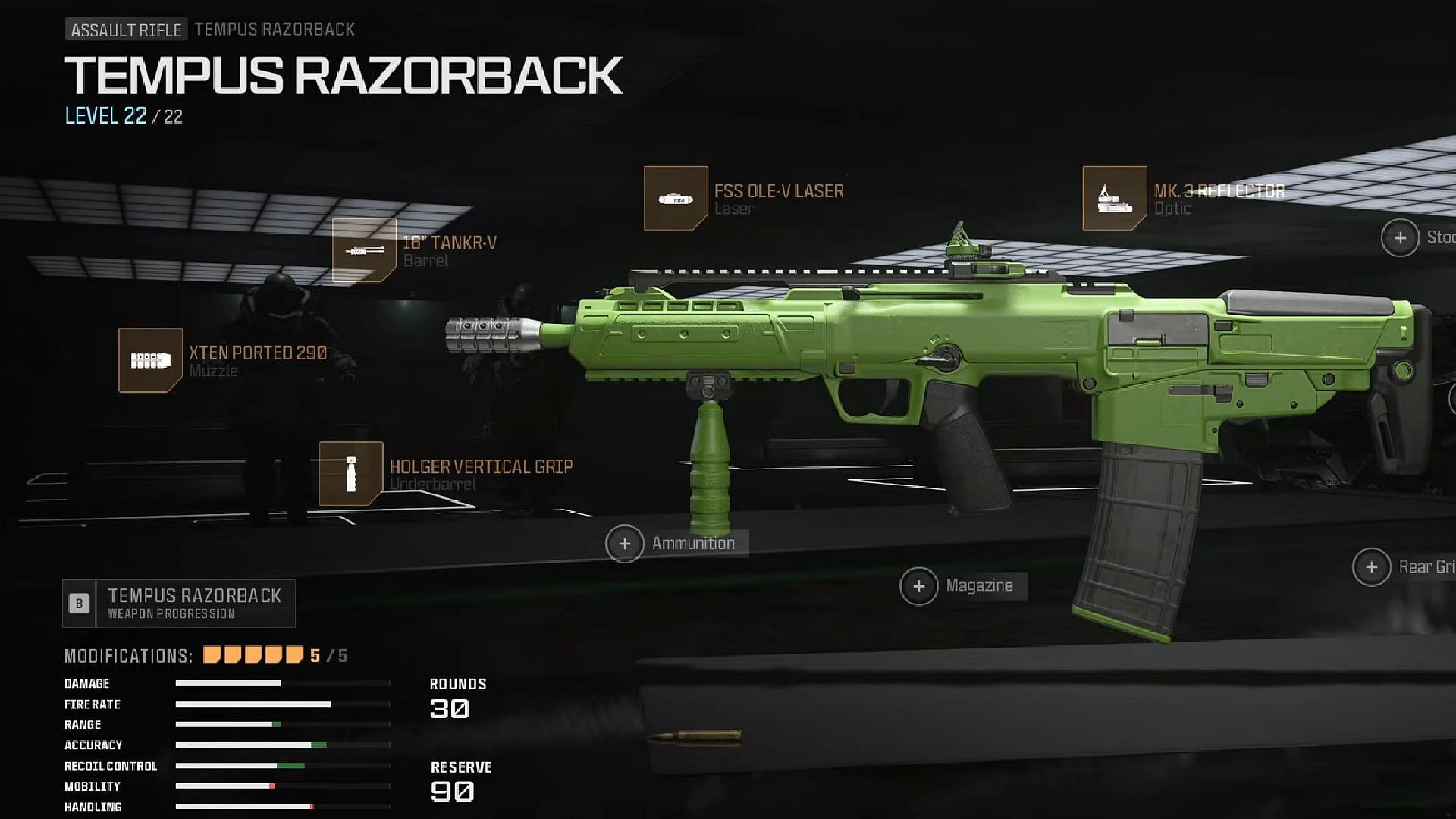Screen dimensions: 1456x819
Task: Add a Magazine attachment
Action: (919, 586)
